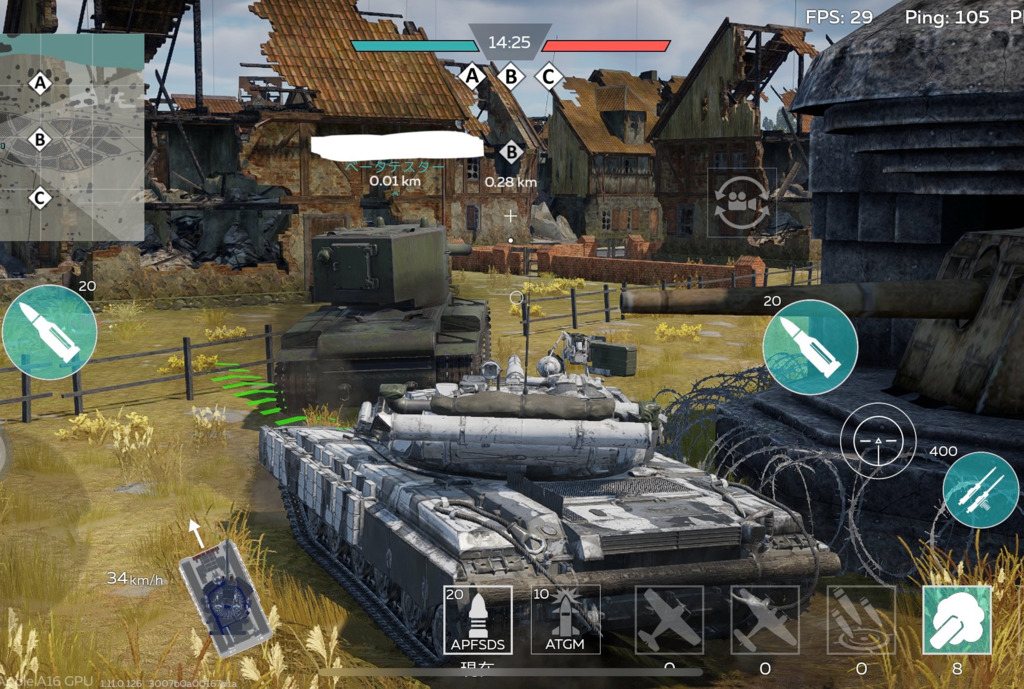1024x689 pixels.
Task: Toggle the sniper scope crosshair button
Action: pos(878,441)
